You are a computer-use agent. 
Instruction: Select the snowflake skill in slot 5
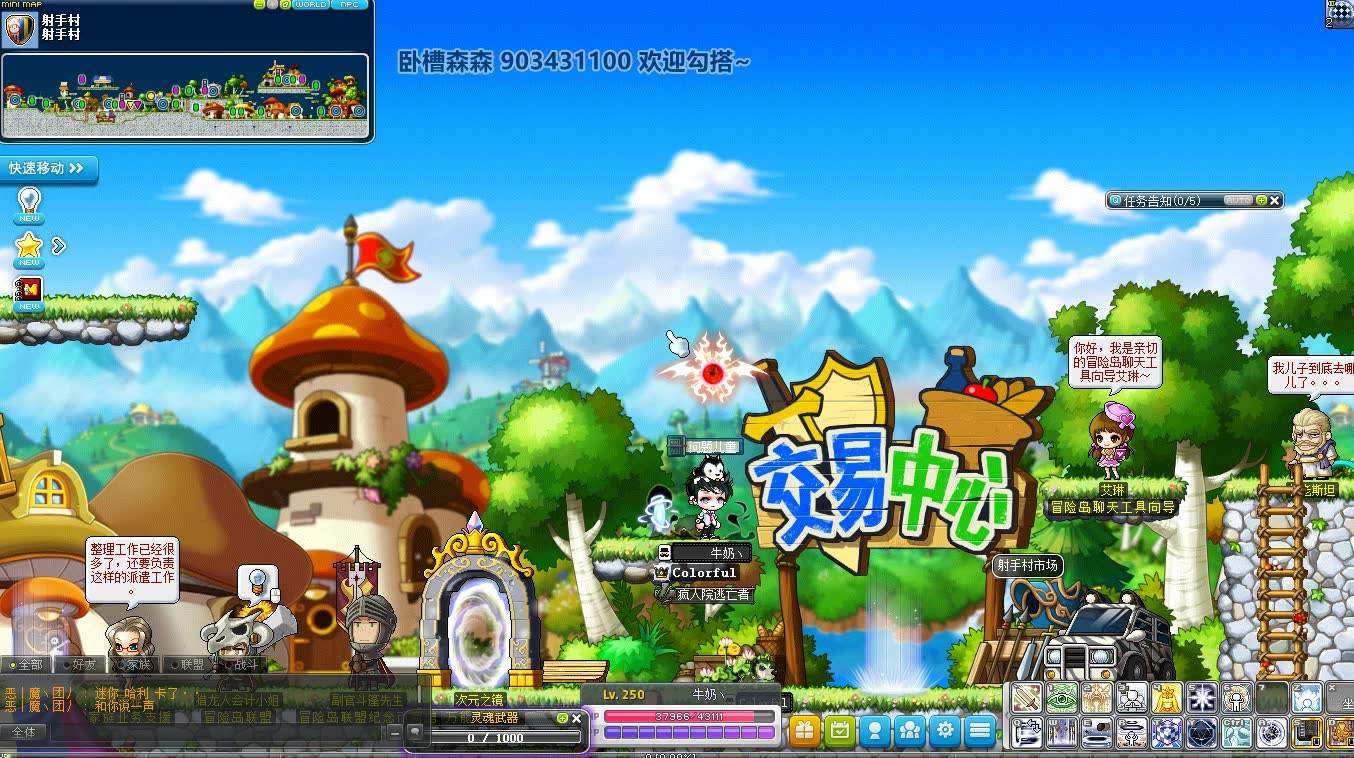1204,697
